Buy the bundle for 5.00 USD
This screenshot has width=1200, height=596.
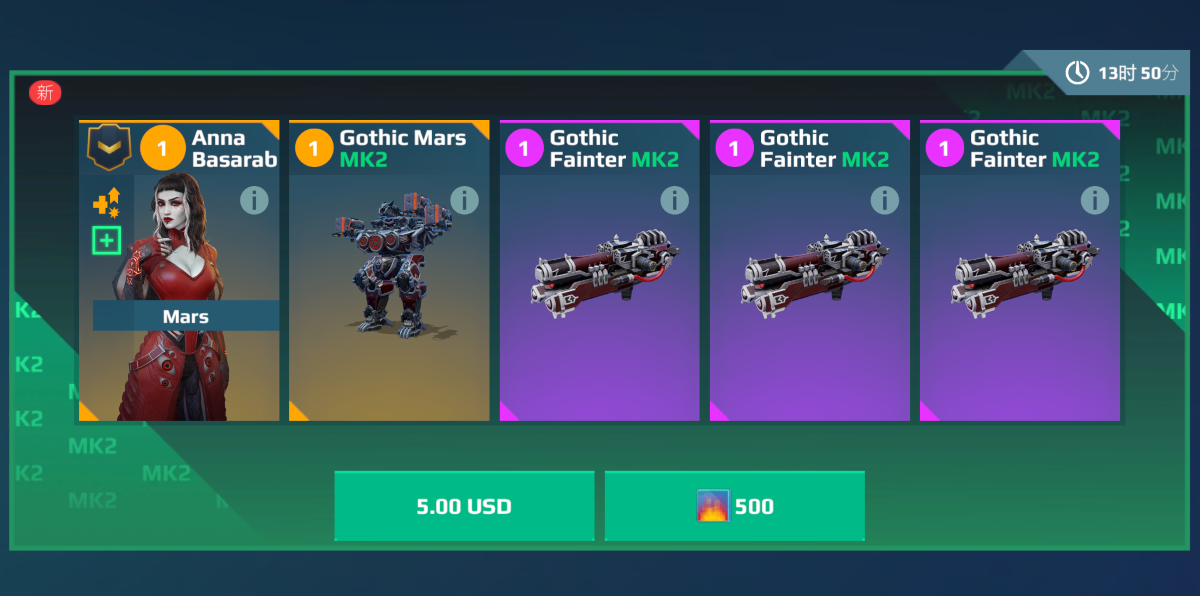point(464,506)
